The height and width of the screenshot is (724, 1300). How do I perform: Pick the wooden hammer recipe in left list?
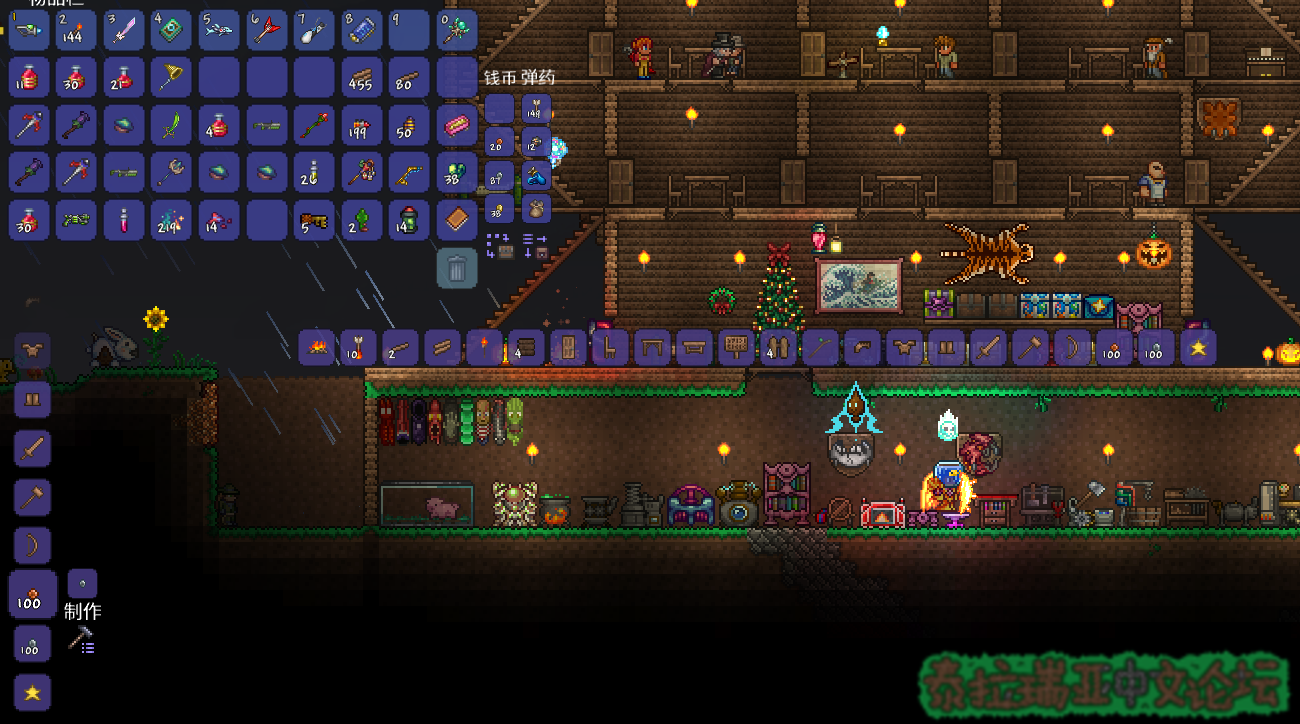tap(32, 497)
